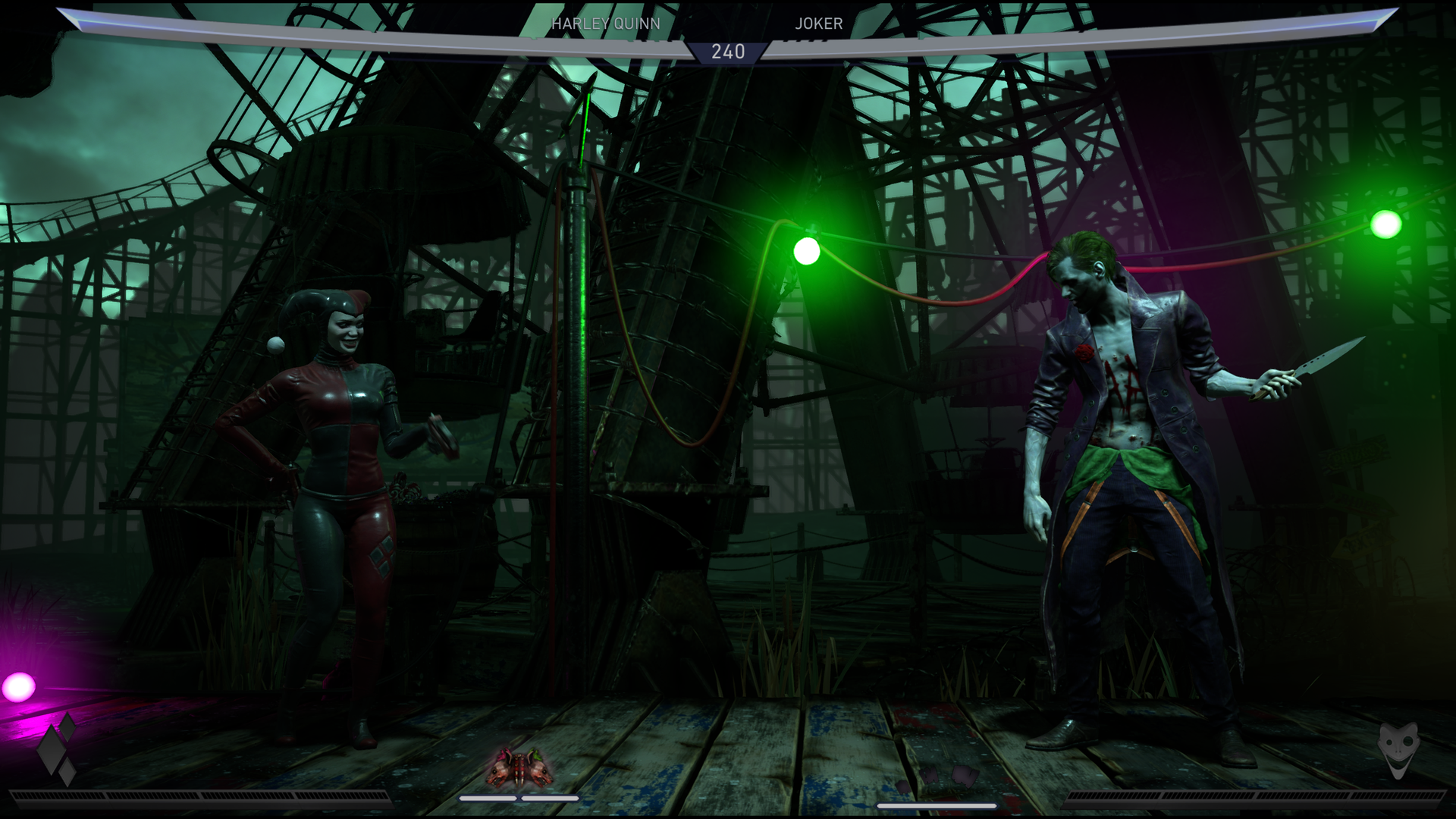Viewport: 1456px width, 819px height.
Task: Click the eye of the Joker mask icon
Action: (x=1408, y=741)
